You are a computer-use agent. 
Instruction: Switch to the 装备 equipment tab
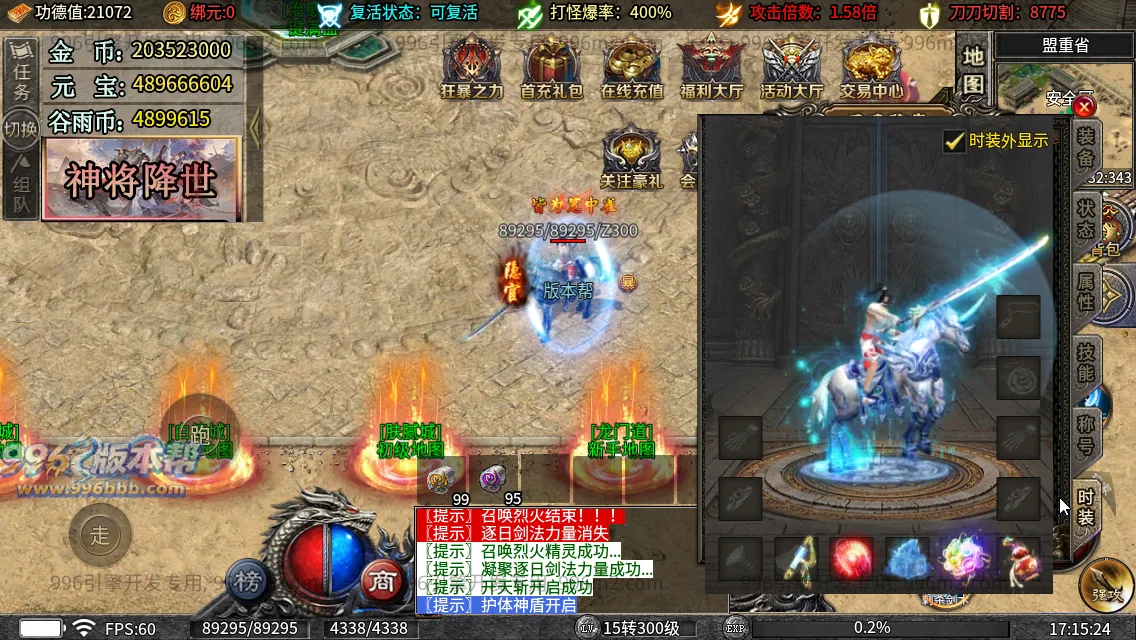[1086, 148]
